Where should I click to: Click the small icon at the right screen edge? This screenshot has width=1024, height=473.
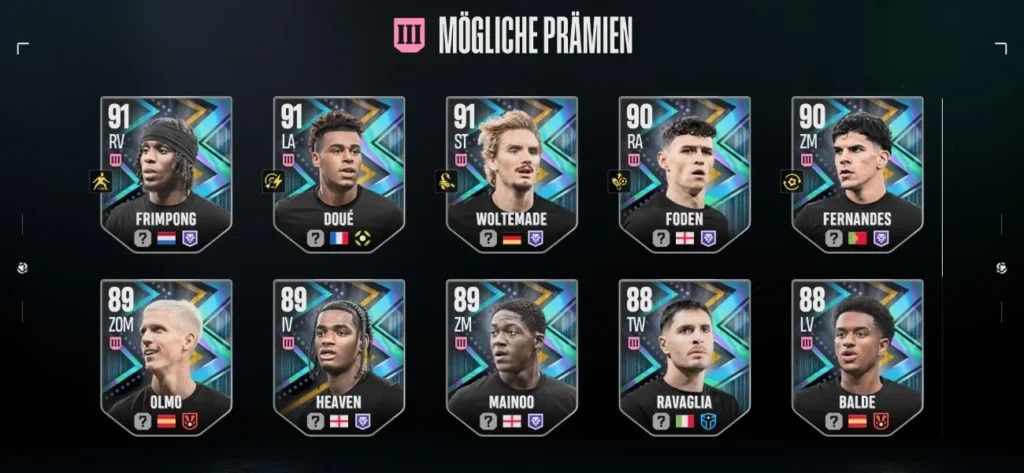(1001, 268)
